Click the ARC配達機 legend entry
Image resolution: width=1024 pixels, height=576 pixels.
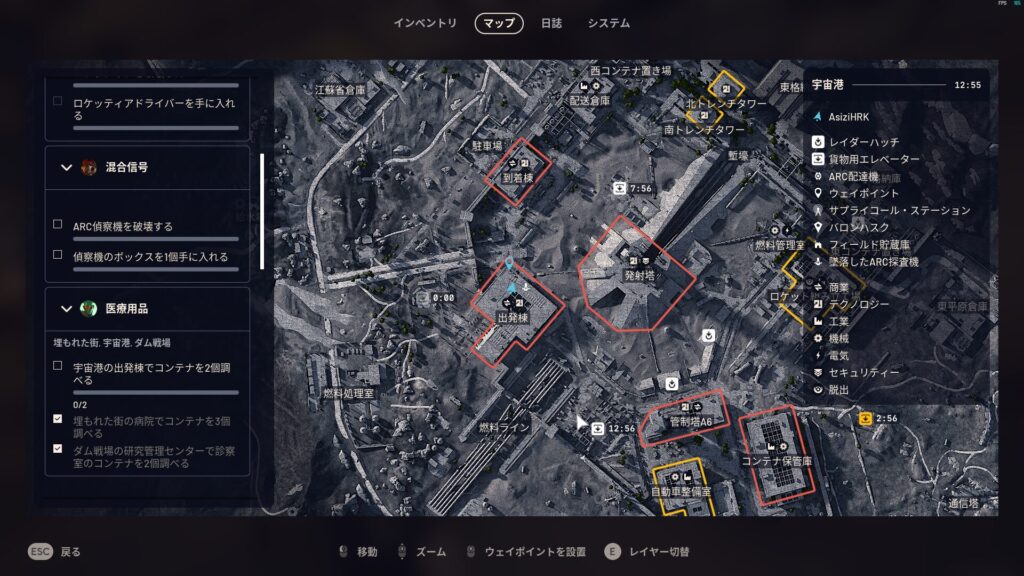tap(859, 175)
